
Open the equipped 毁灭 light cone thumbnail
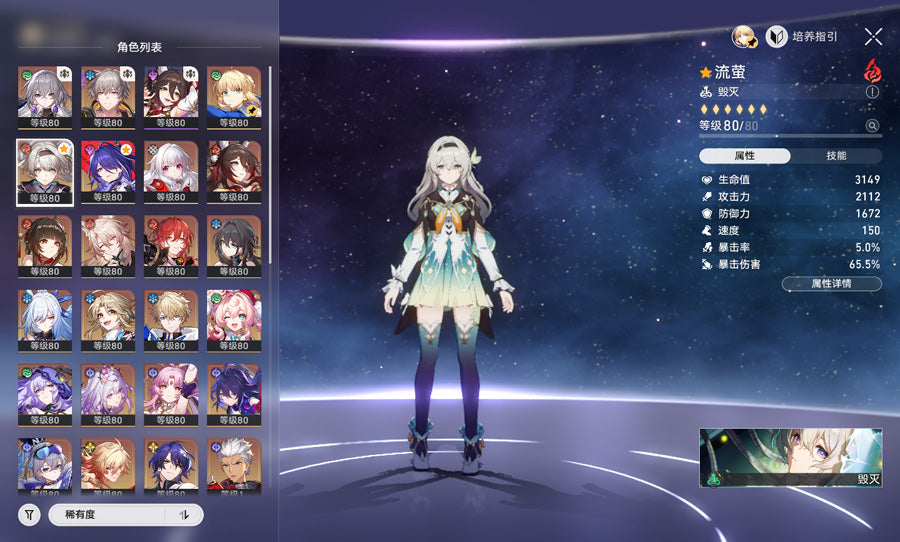click(791, 458)
